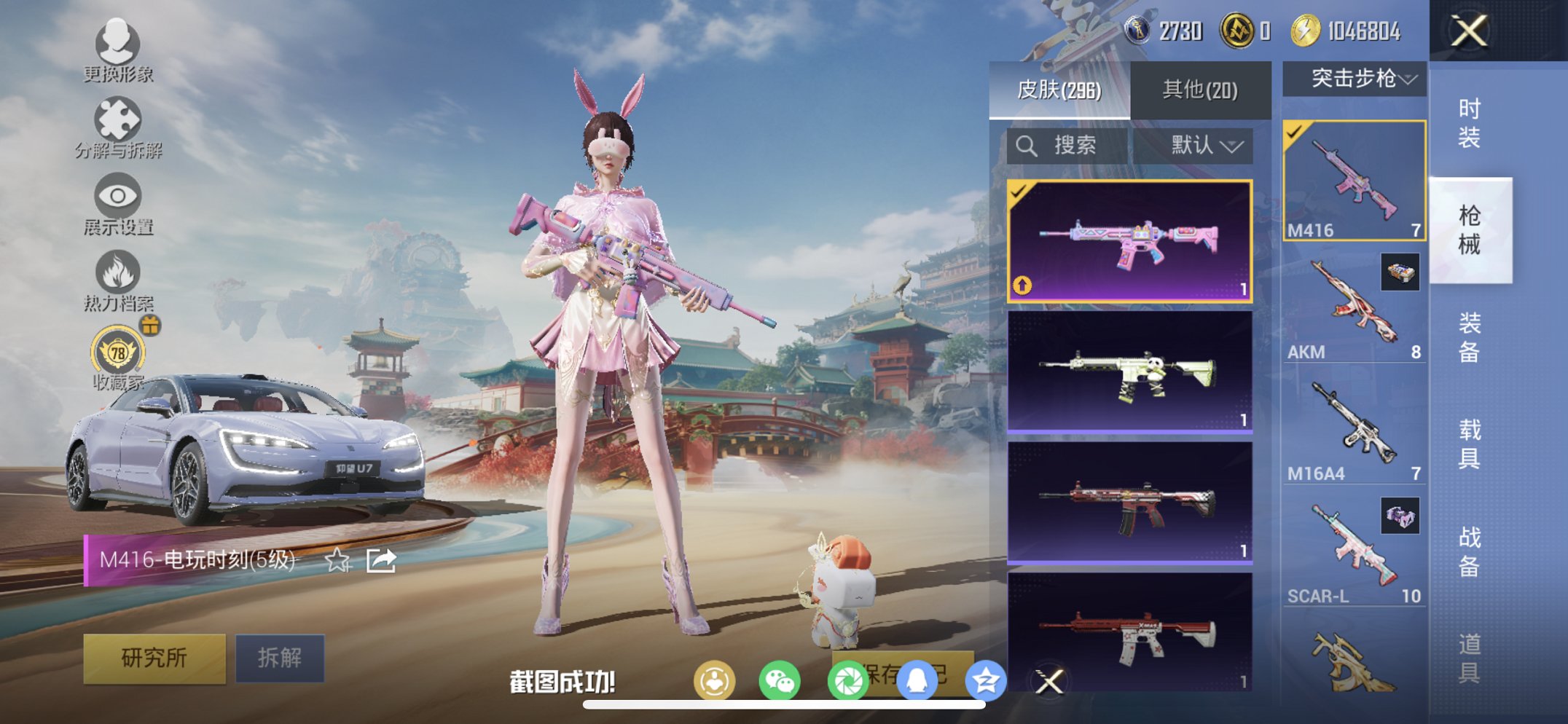Viewport: 1568px width, 724px height.
Task: Share via the QQ penguin icon
Action: pyautogui.click(x=917, y=678)
